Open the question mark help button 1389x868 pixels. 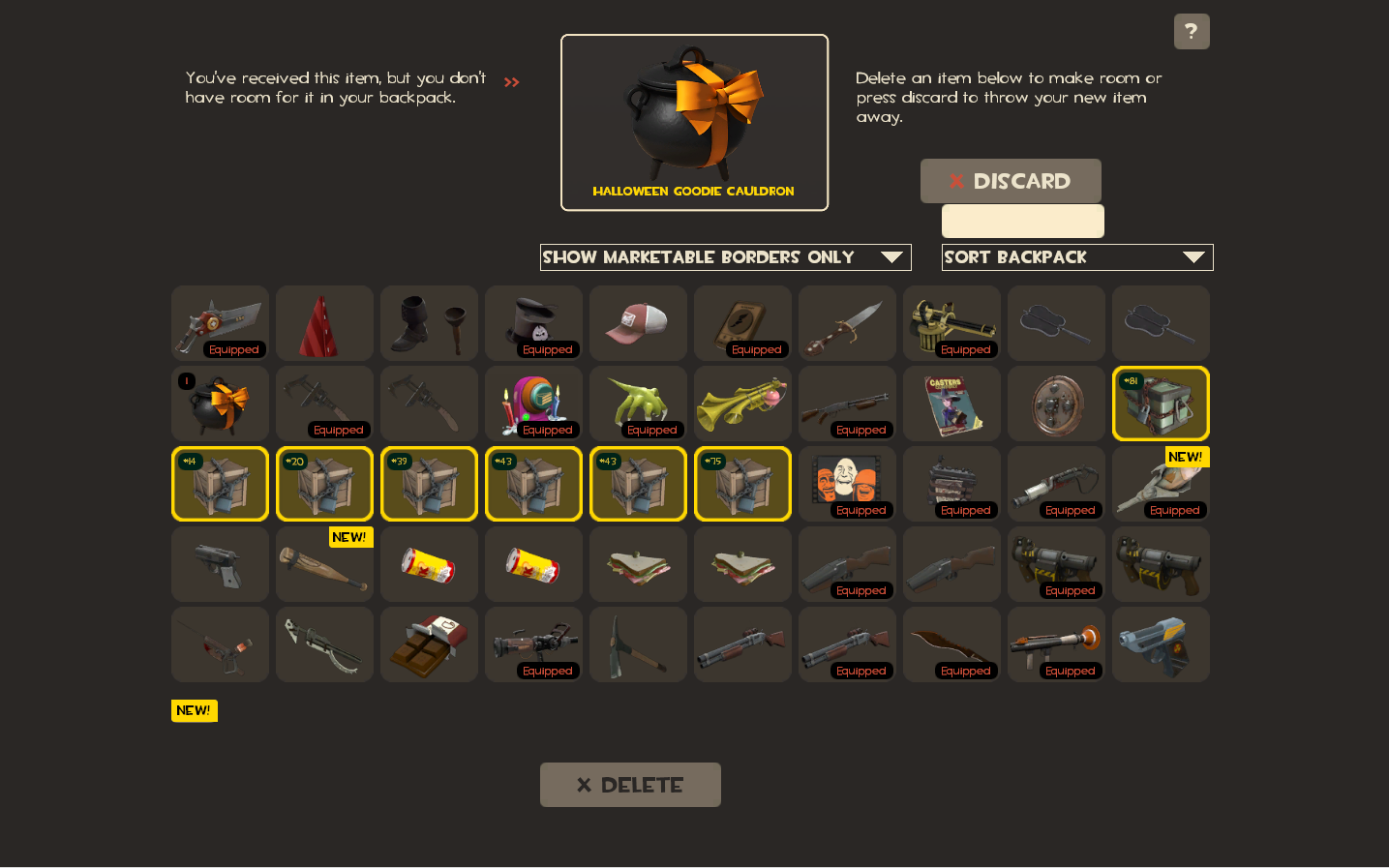click(x=1192, y=32)
